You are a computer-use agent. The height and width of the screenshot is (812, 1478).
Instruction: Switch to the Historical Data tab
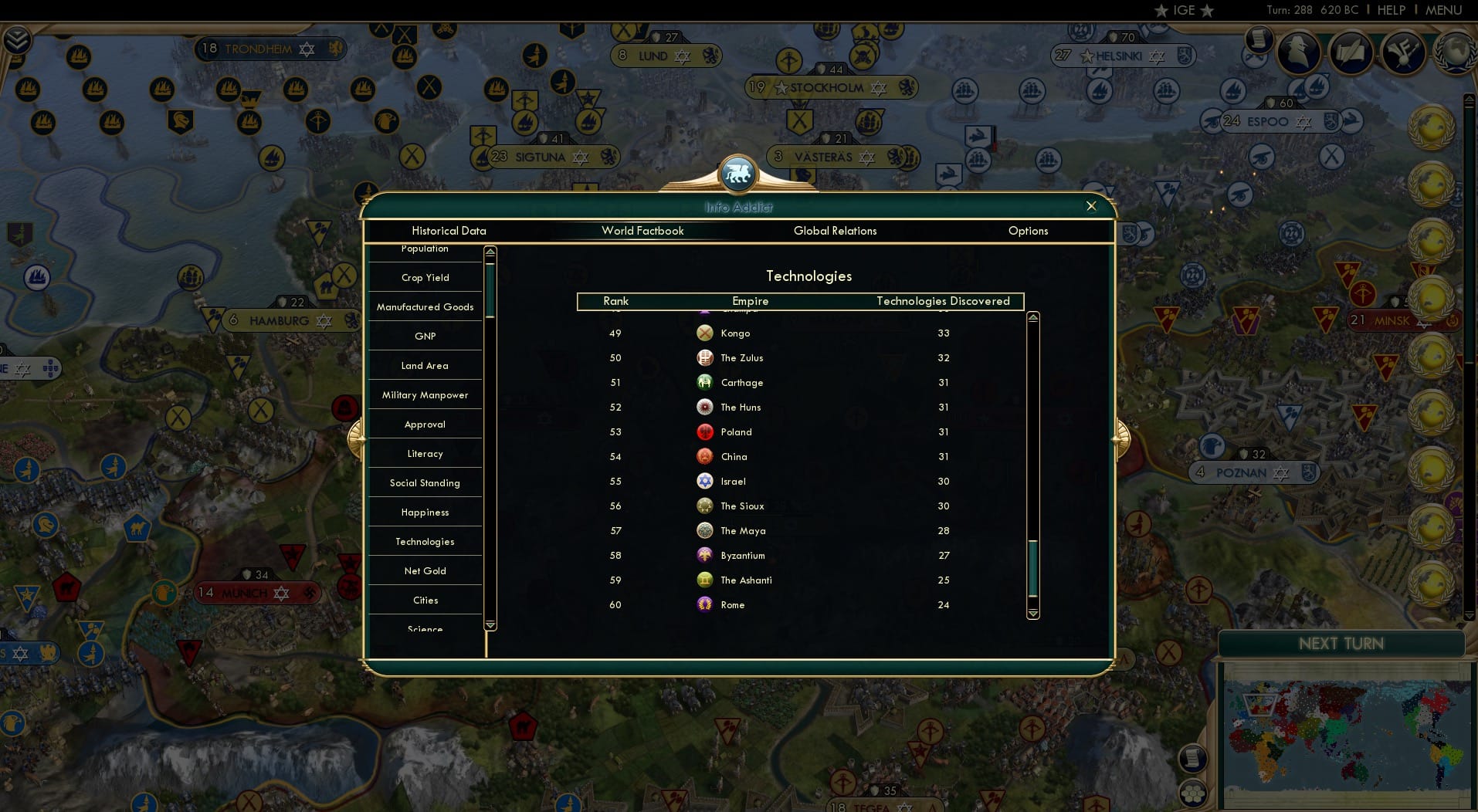click(449, 231)
